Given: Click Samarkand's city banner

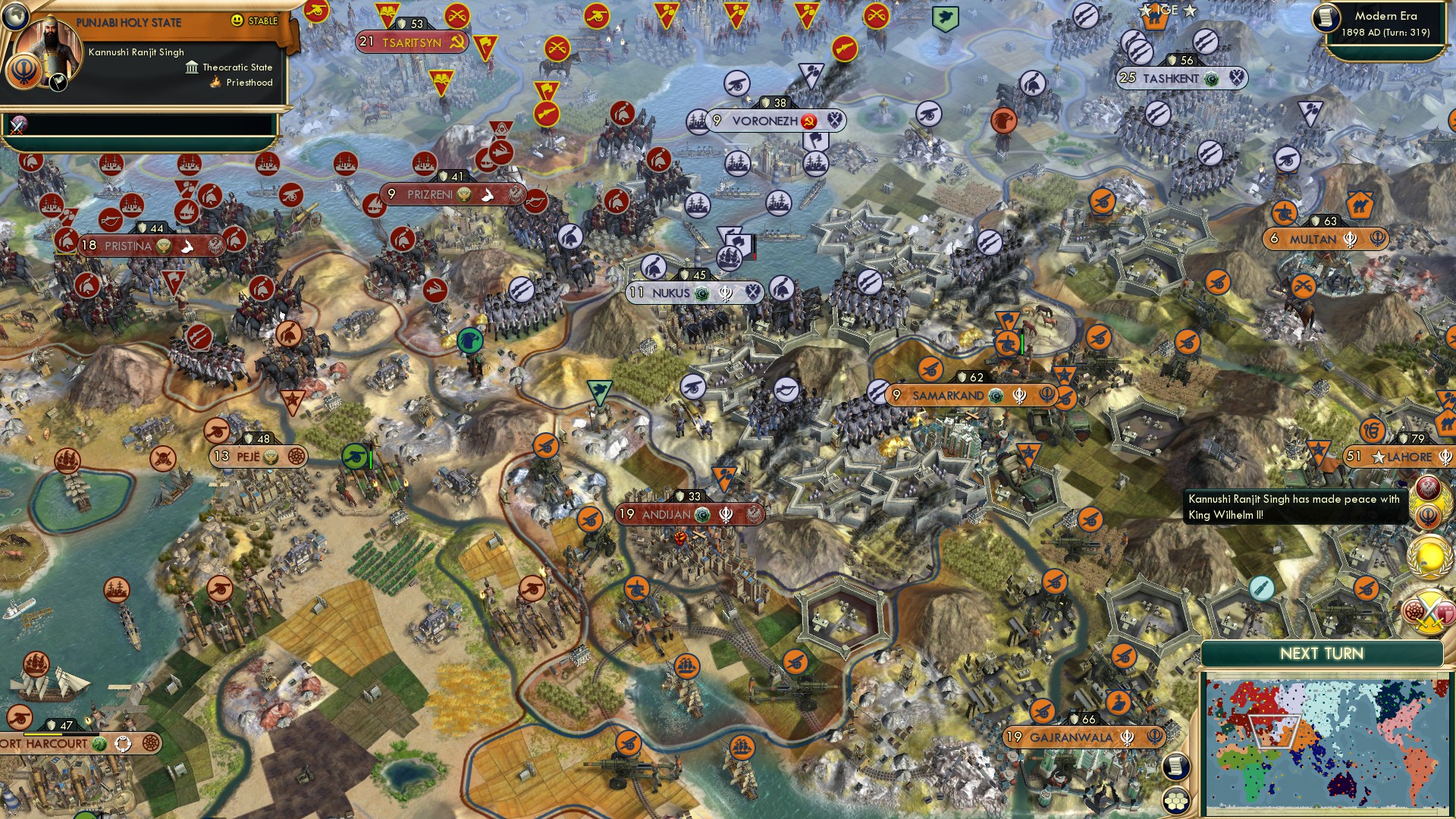Looking at the screenshot, I should [948, 395].
